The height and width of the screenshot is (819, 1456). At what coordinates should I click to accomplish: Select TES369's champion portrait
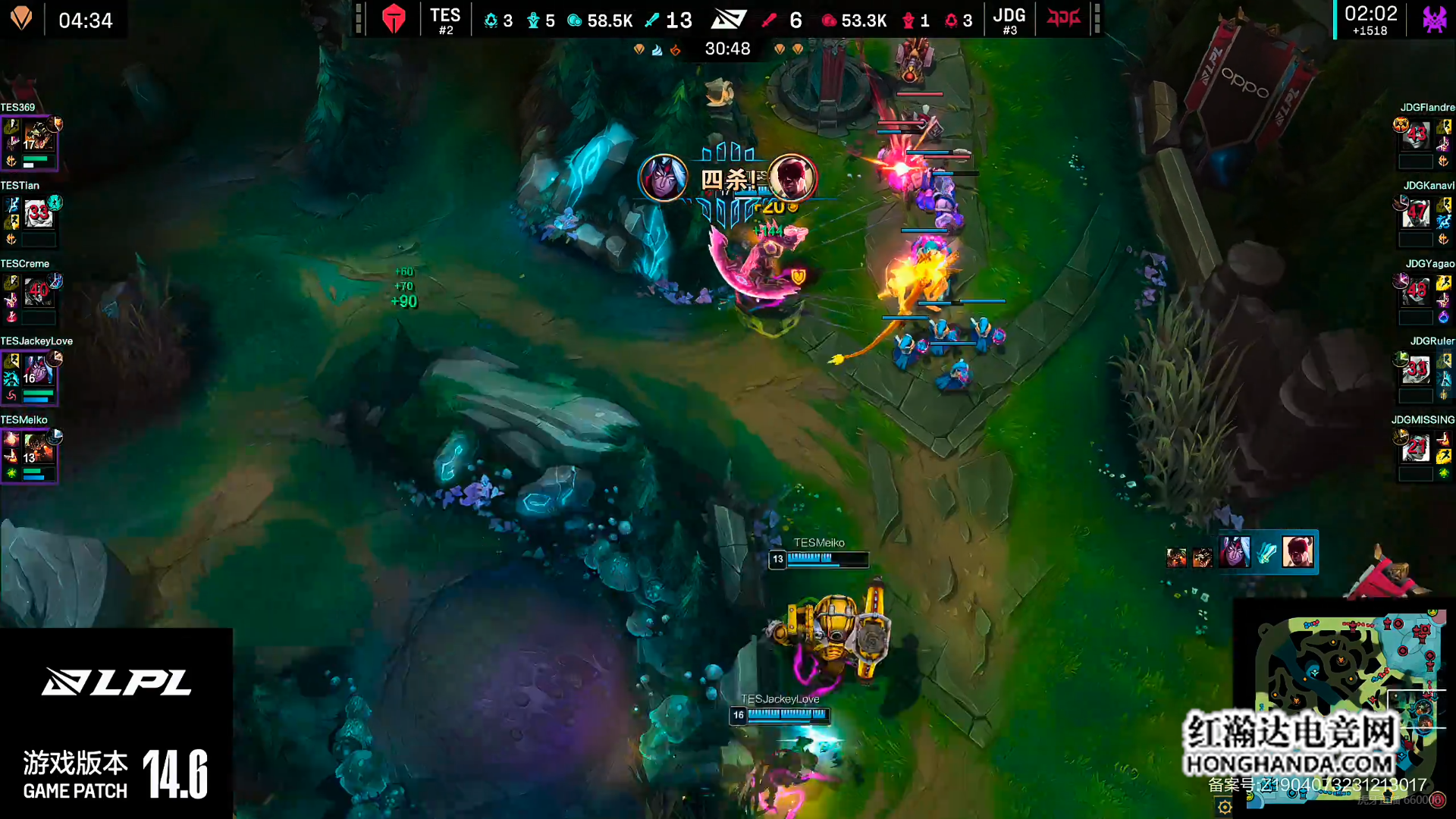point(37,137)
